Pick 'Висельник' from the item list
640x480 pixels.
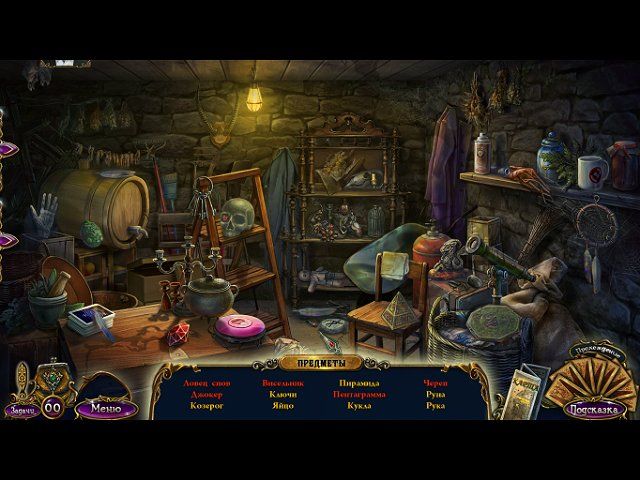283,383
